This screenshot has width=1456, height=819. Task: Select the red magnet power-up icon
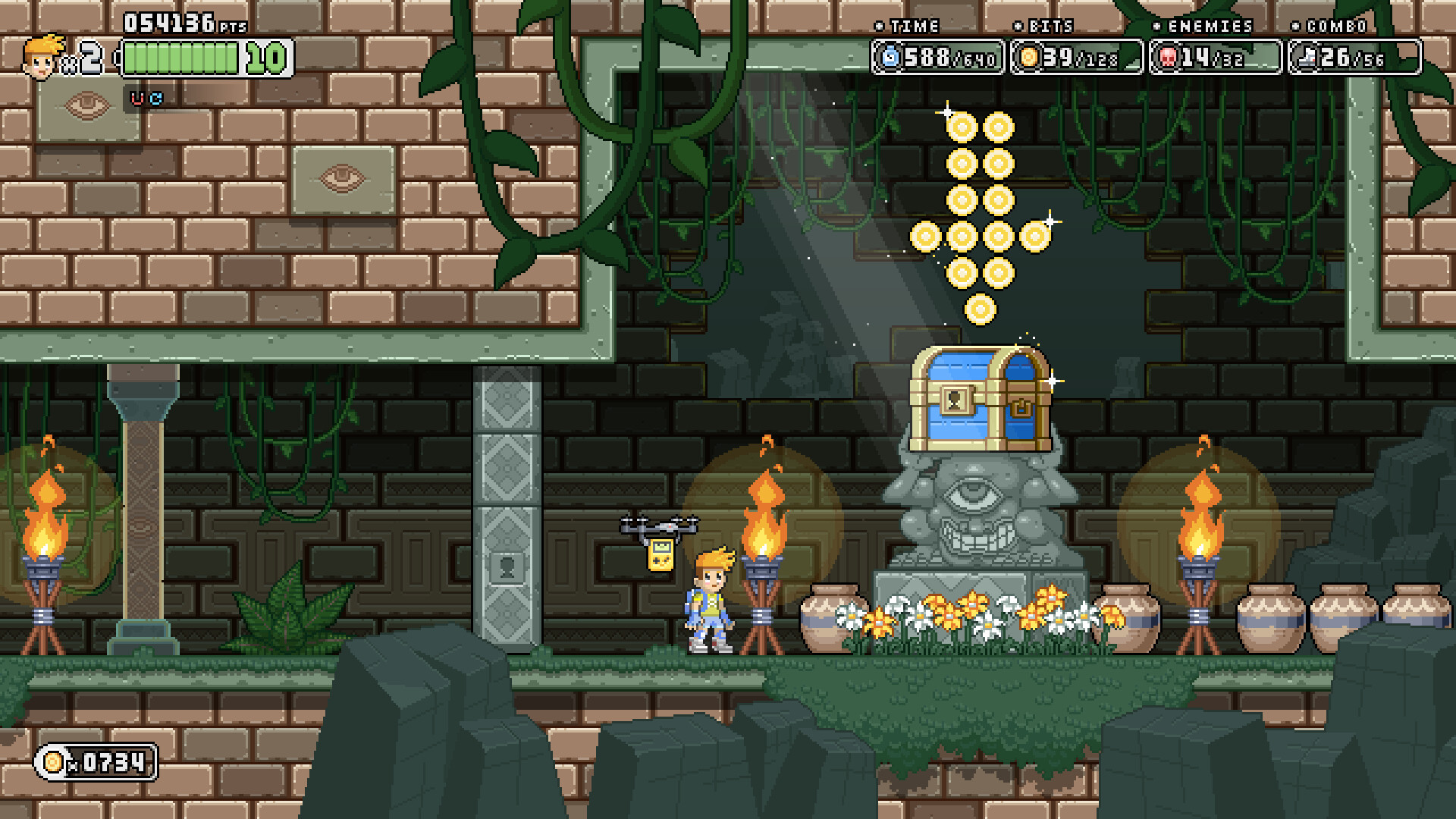[137, 99]
